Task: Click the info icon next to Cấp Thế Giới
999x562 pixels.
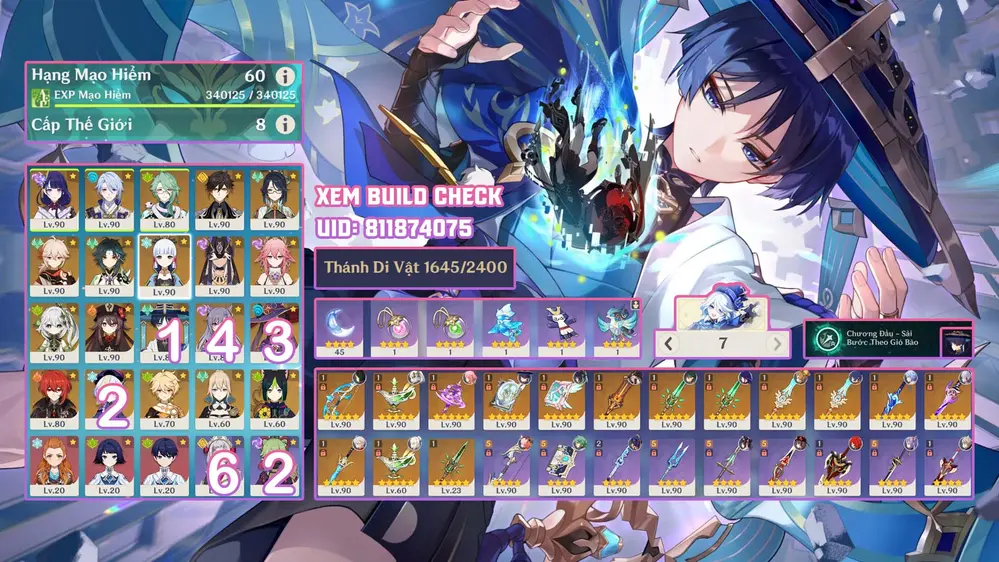Action: click(x=286, y=125)
